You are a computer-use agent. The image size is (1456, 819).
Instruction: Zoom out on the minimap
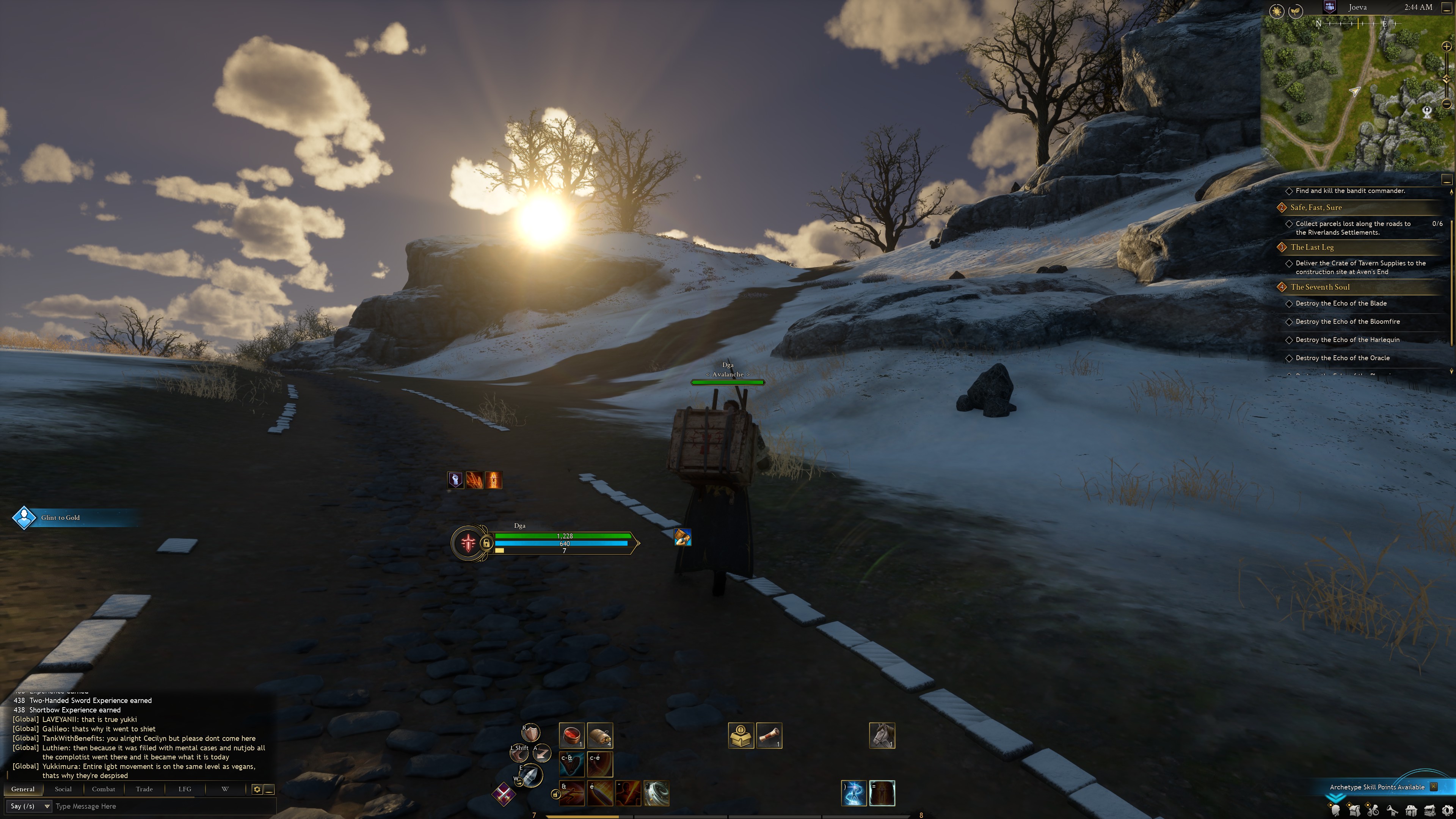click(1447, 104)
